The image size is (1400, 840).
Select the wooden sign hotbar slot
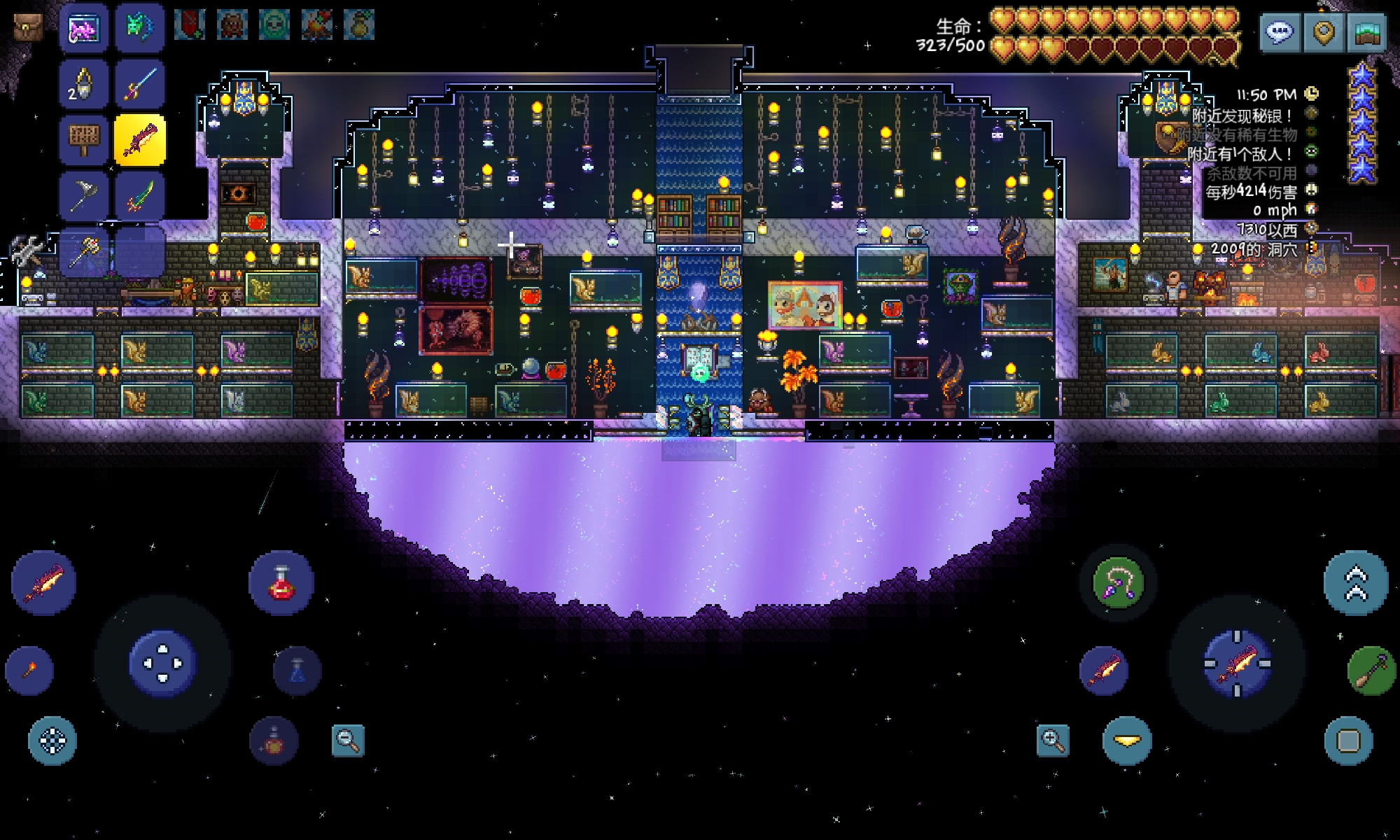[x=84, y=139]
